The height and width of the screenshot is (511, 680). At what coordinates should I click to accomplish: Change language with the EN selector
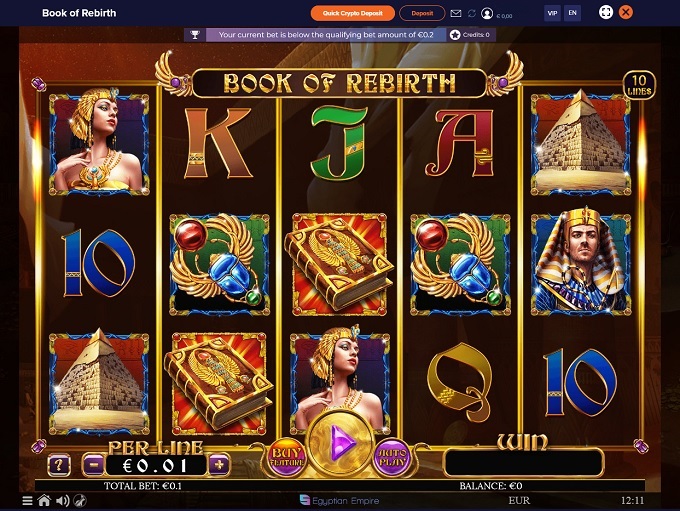point(572,13)
